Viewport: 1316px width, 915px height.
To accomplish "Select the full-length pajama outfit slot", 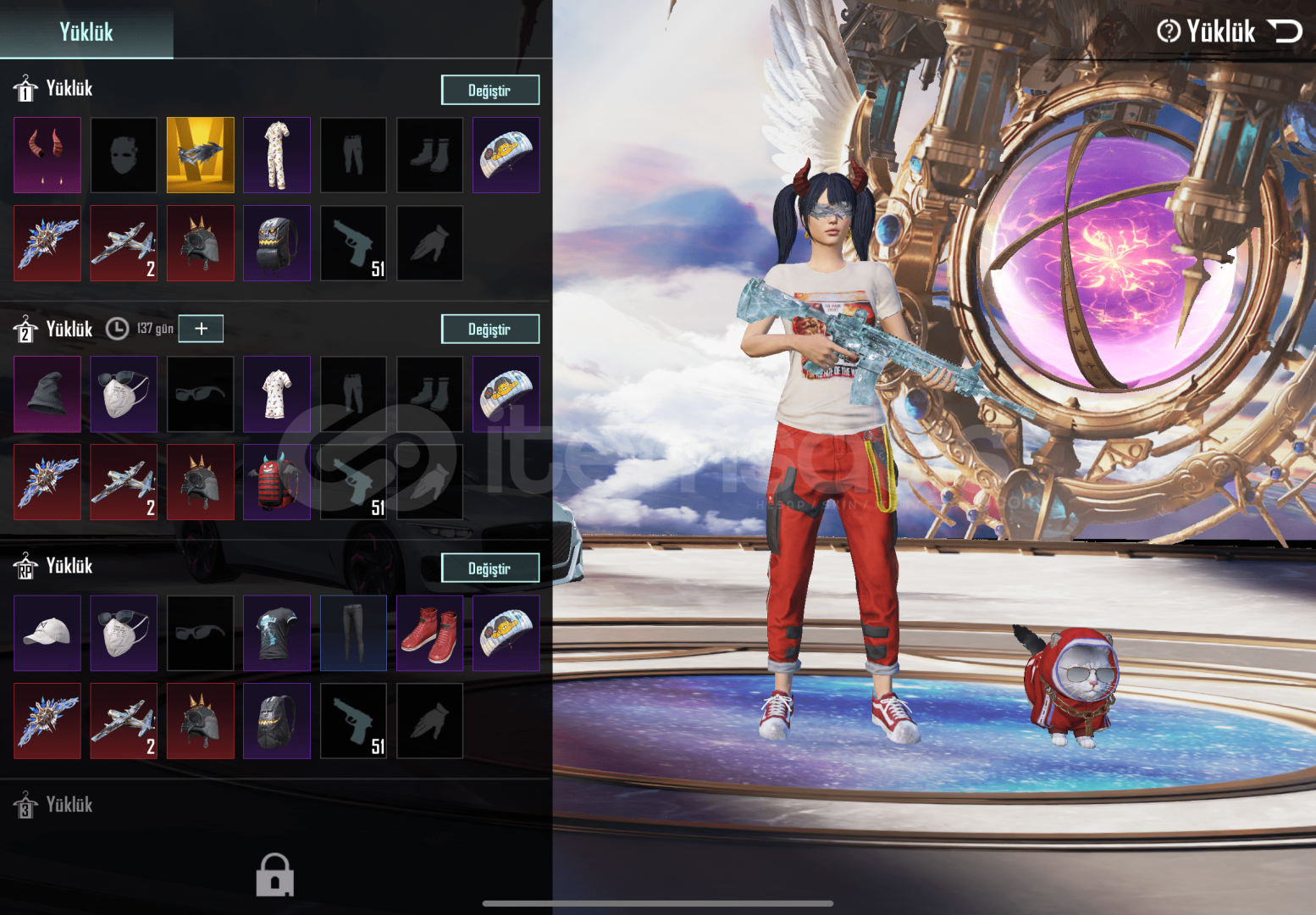I will pyautogui.click(x=277, y=155).
